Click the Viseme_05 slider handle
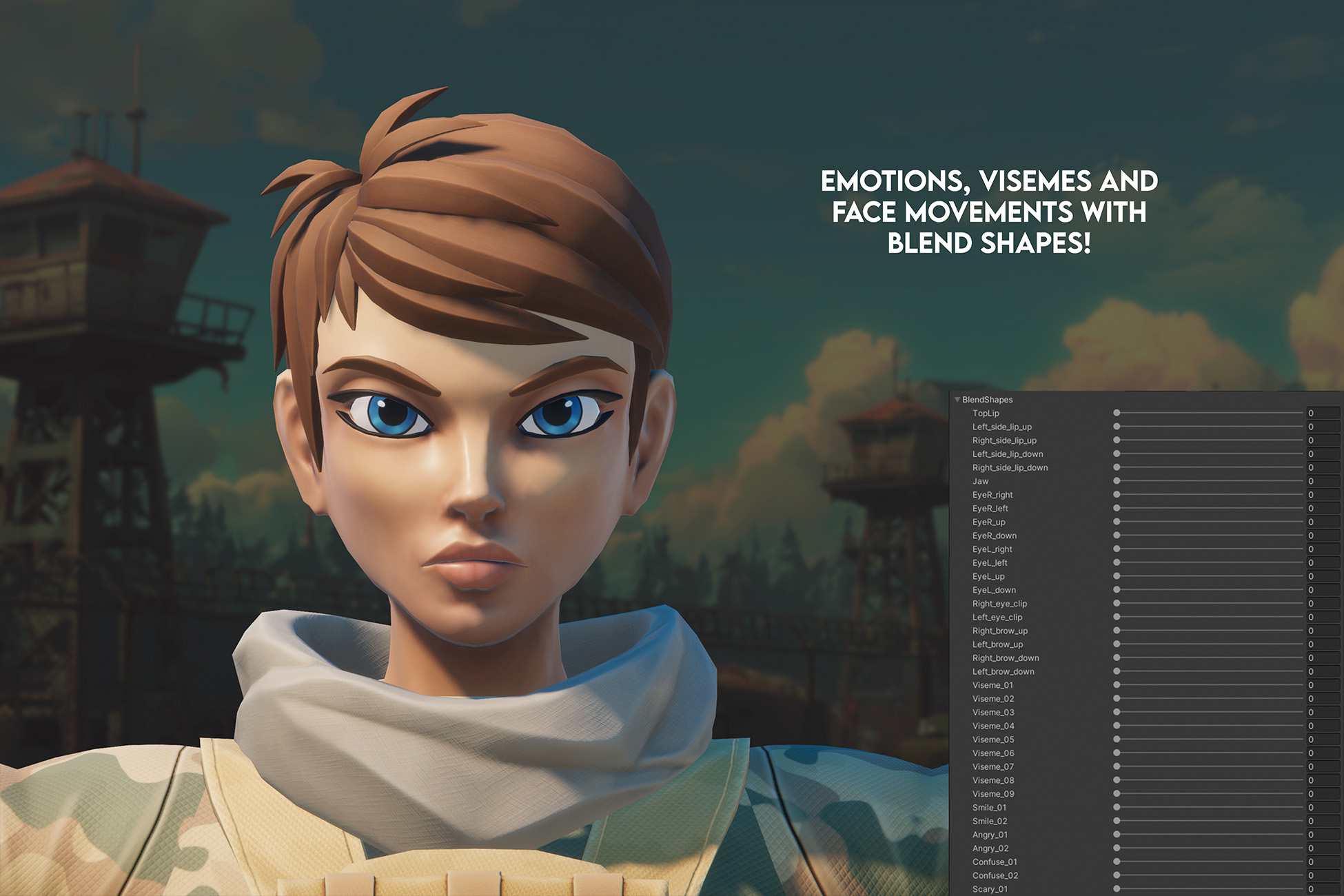 1117,740
